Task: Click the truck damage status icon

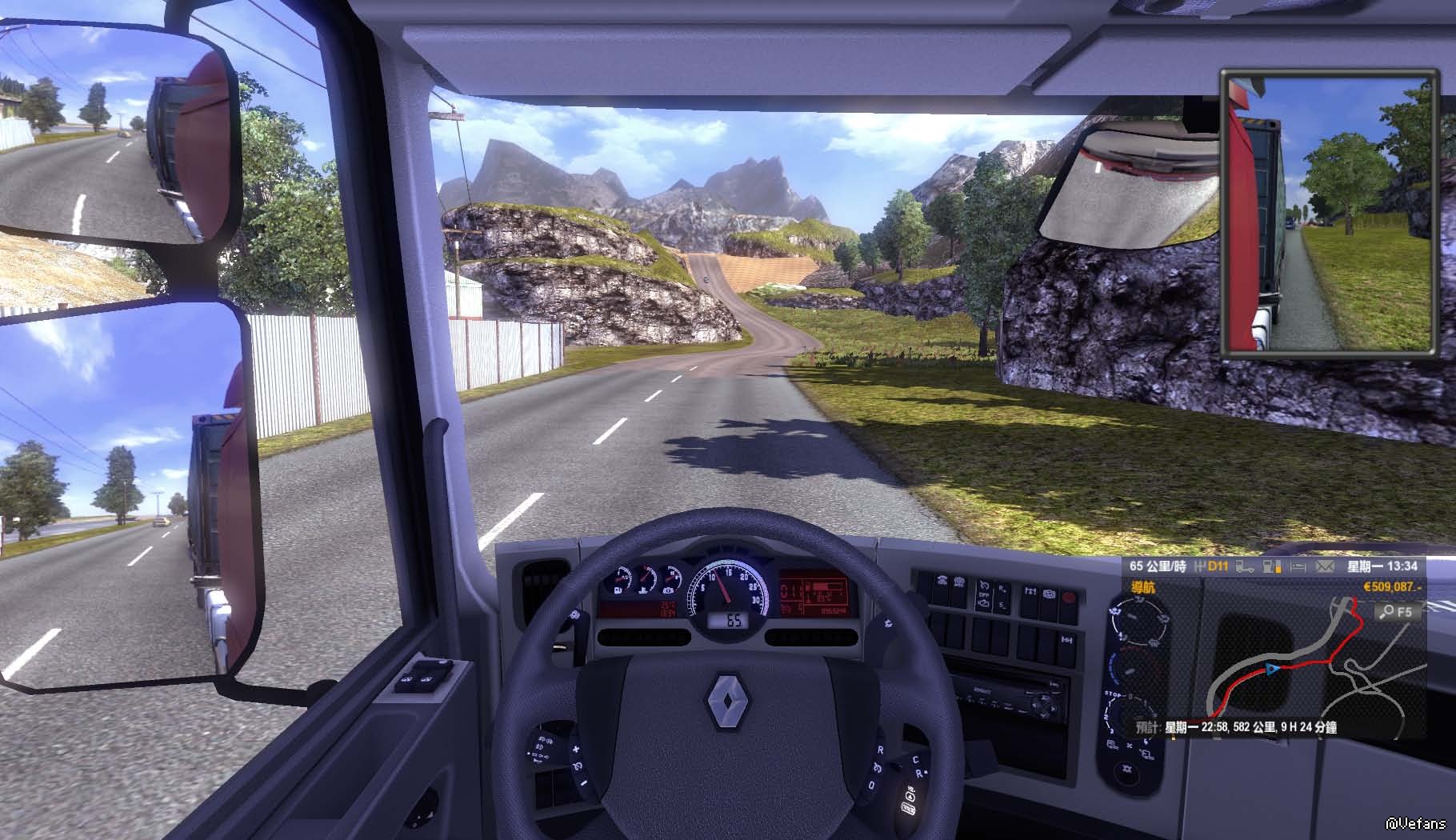Action: pyautogui.click(x=1244, y=566)
